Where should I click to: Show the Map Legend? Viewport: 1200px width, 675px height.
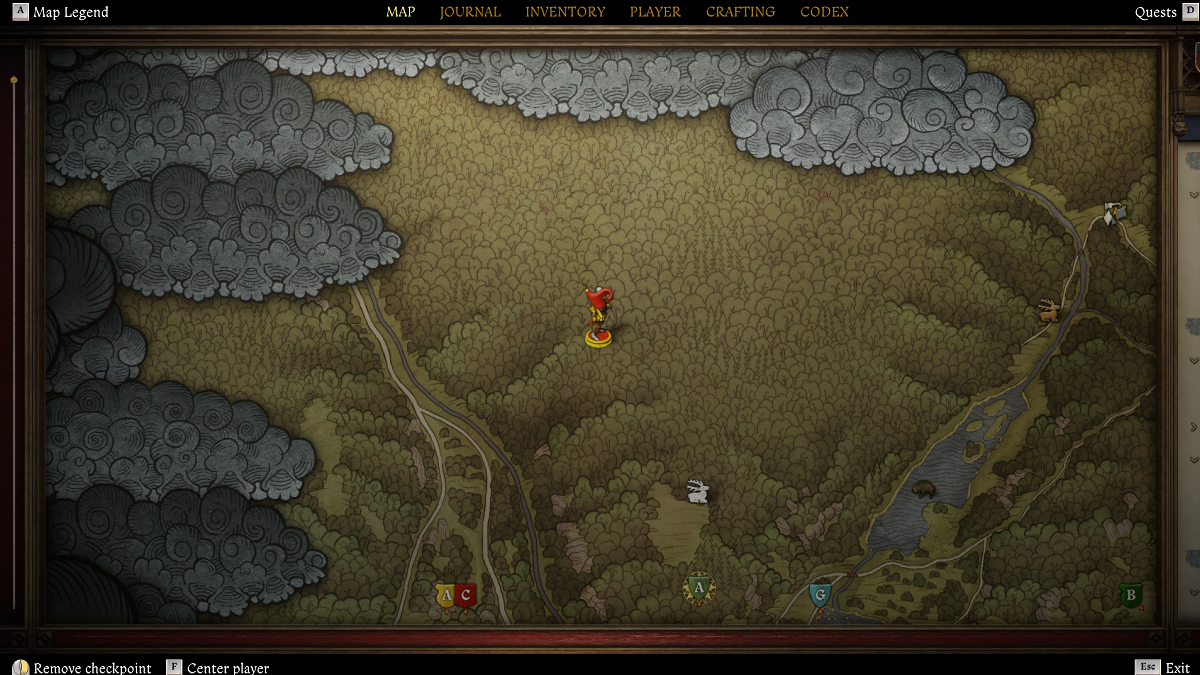70,12
